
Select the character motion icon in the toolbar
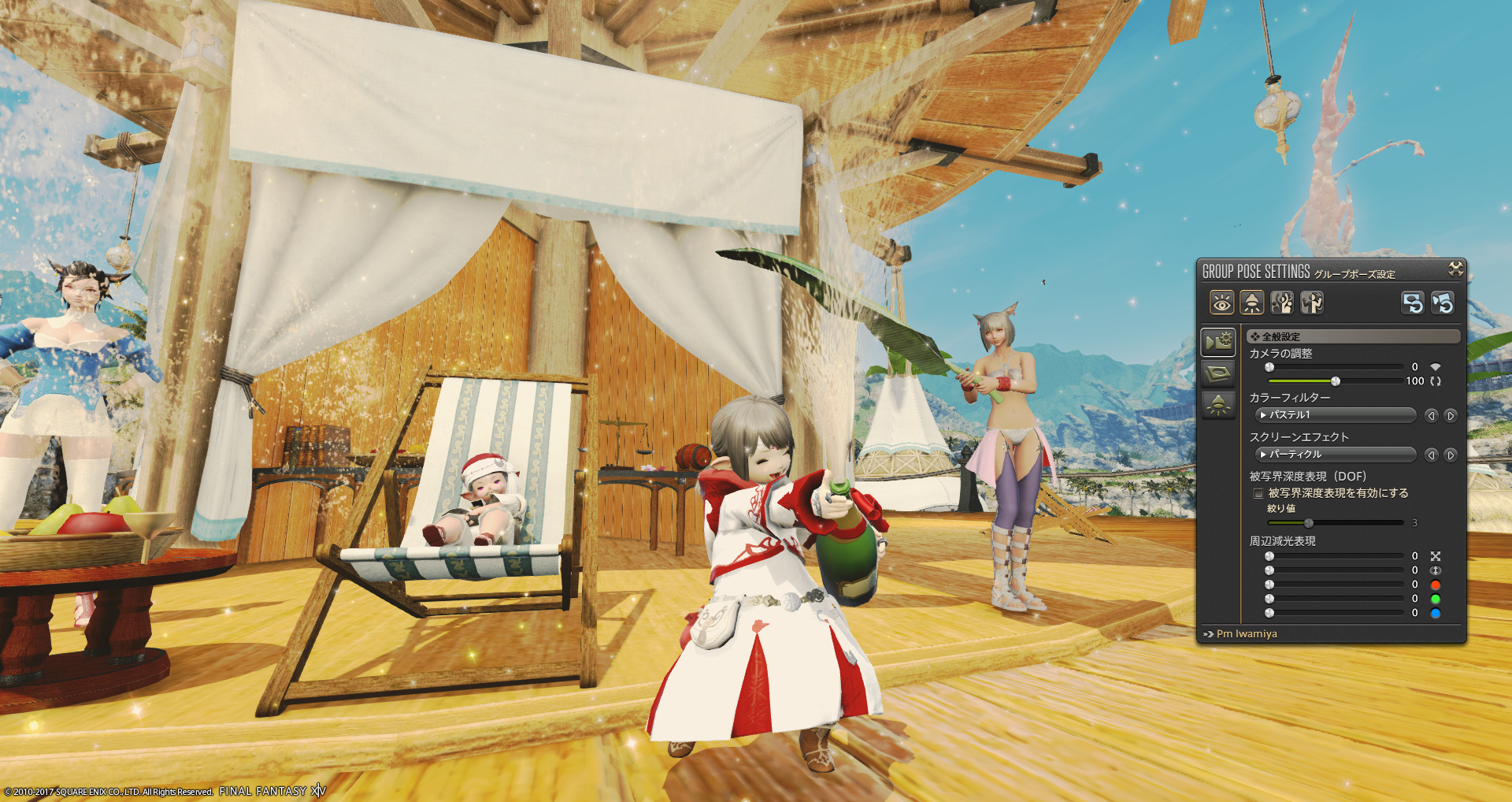tap(1280, 303)
